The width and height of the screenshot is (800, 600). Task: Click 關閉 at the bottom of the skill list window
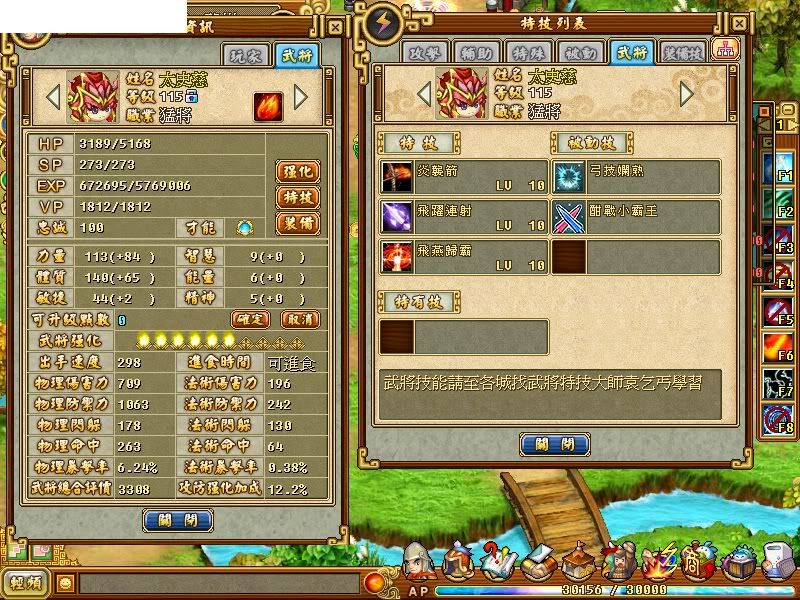coord(555,445)
